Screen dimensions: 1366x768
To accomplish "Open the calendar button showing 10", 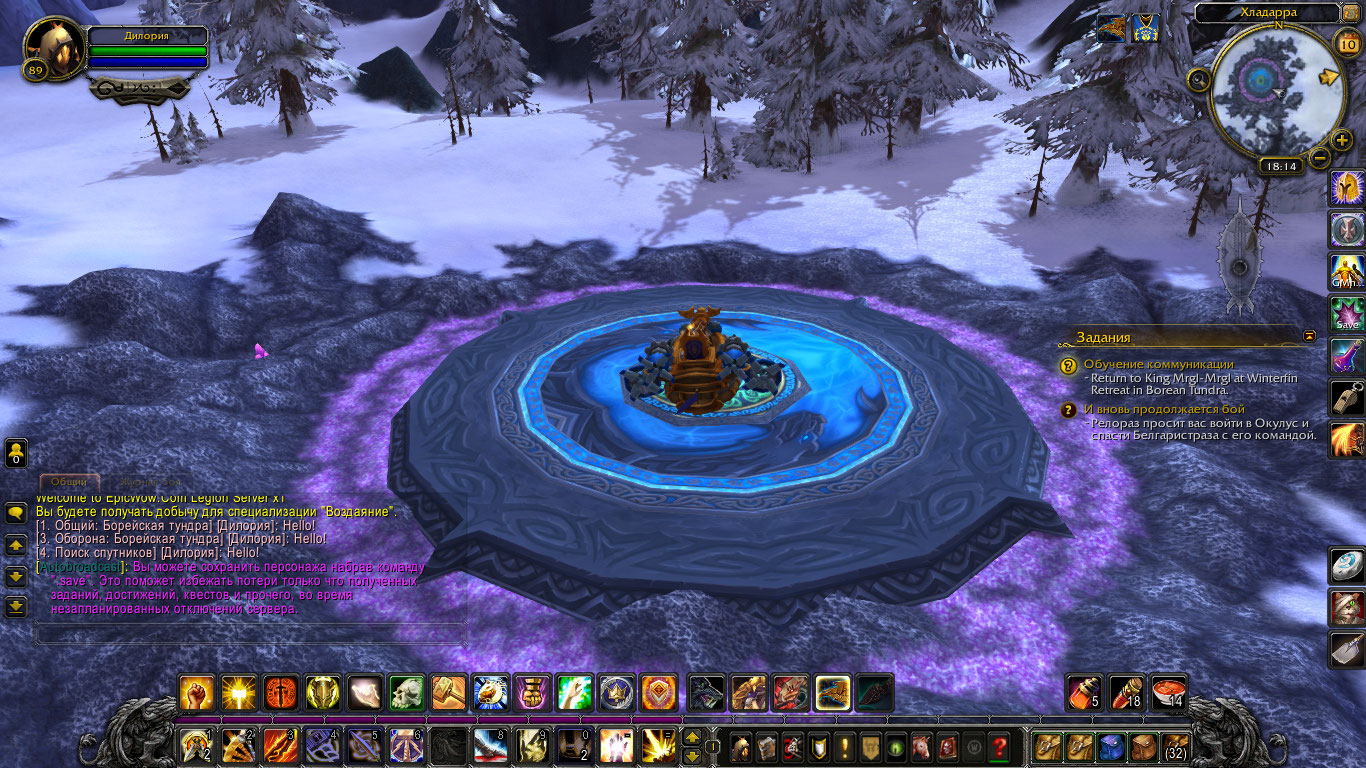I will click(x=1347, y=43).
